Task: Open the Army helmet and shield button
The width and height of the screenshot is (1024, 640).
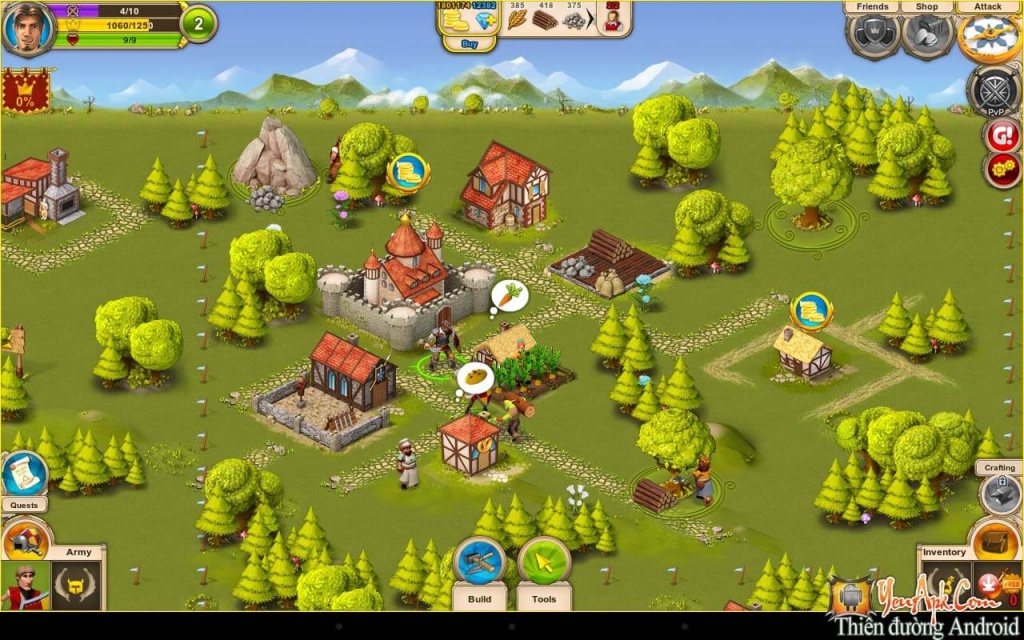Action: (x=25, y=539)
